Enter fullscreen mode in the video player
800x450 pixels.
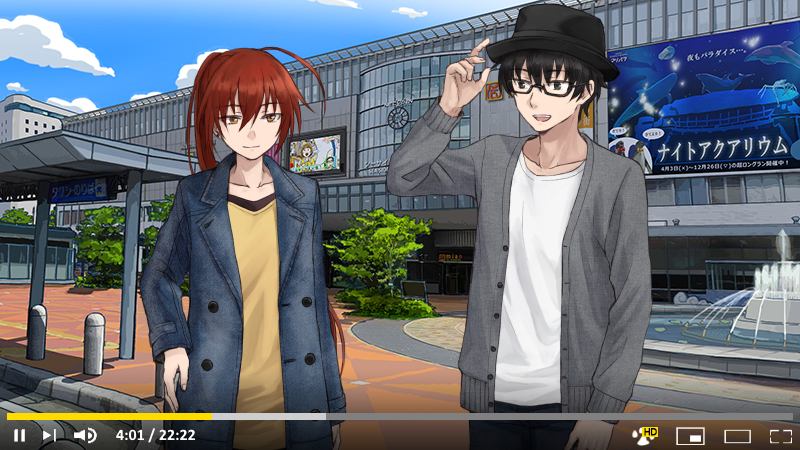780,436
